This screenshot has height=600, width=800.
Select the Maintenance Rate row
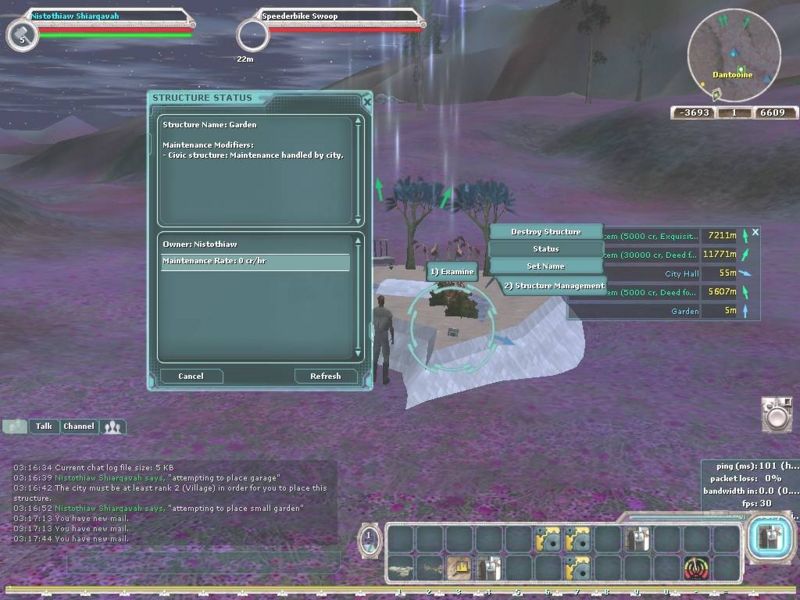coord(256,262)
